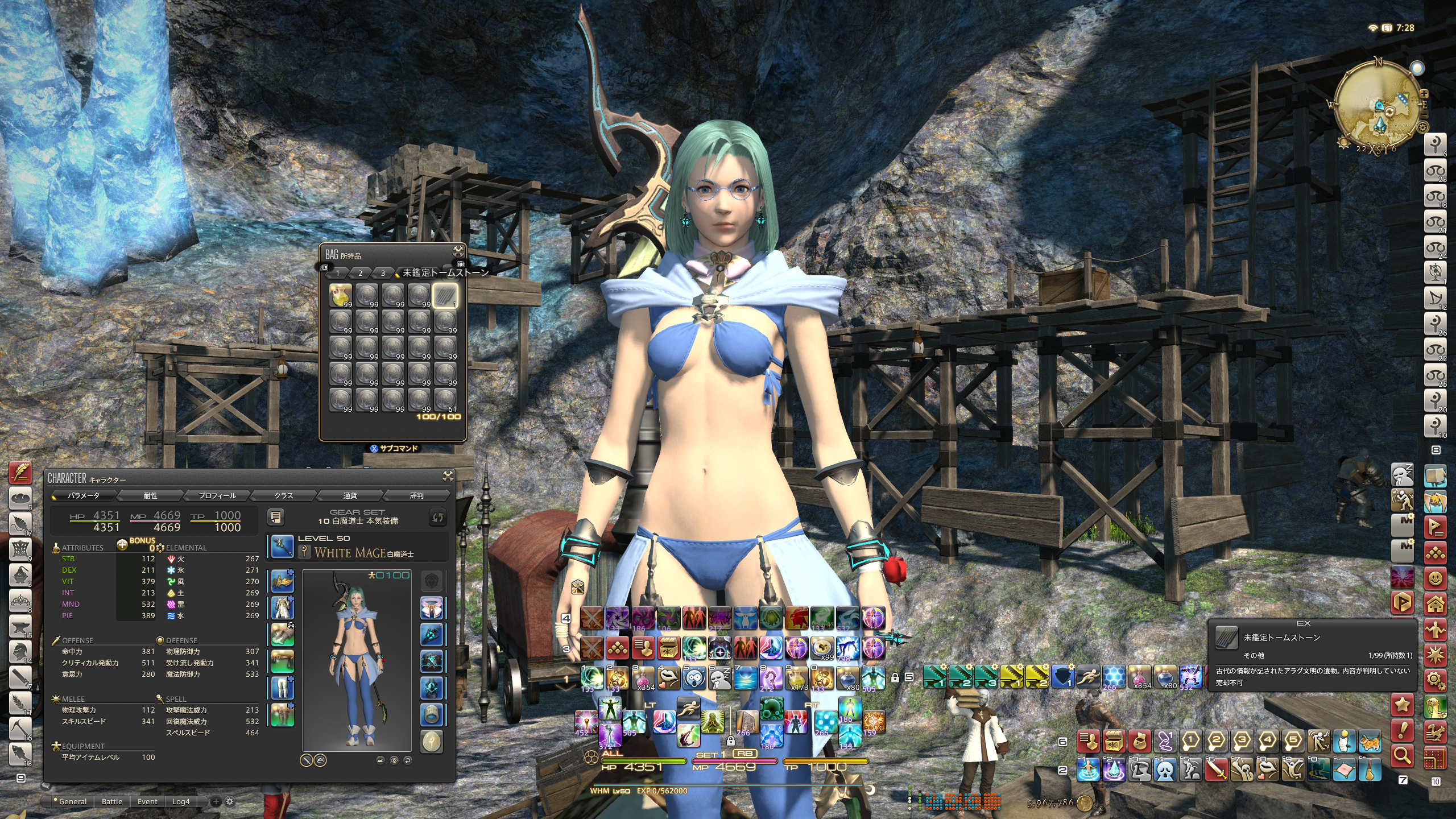
Task: Select the yellow potion in the bag
Action: pyautogui.click(x=340, y=296)
